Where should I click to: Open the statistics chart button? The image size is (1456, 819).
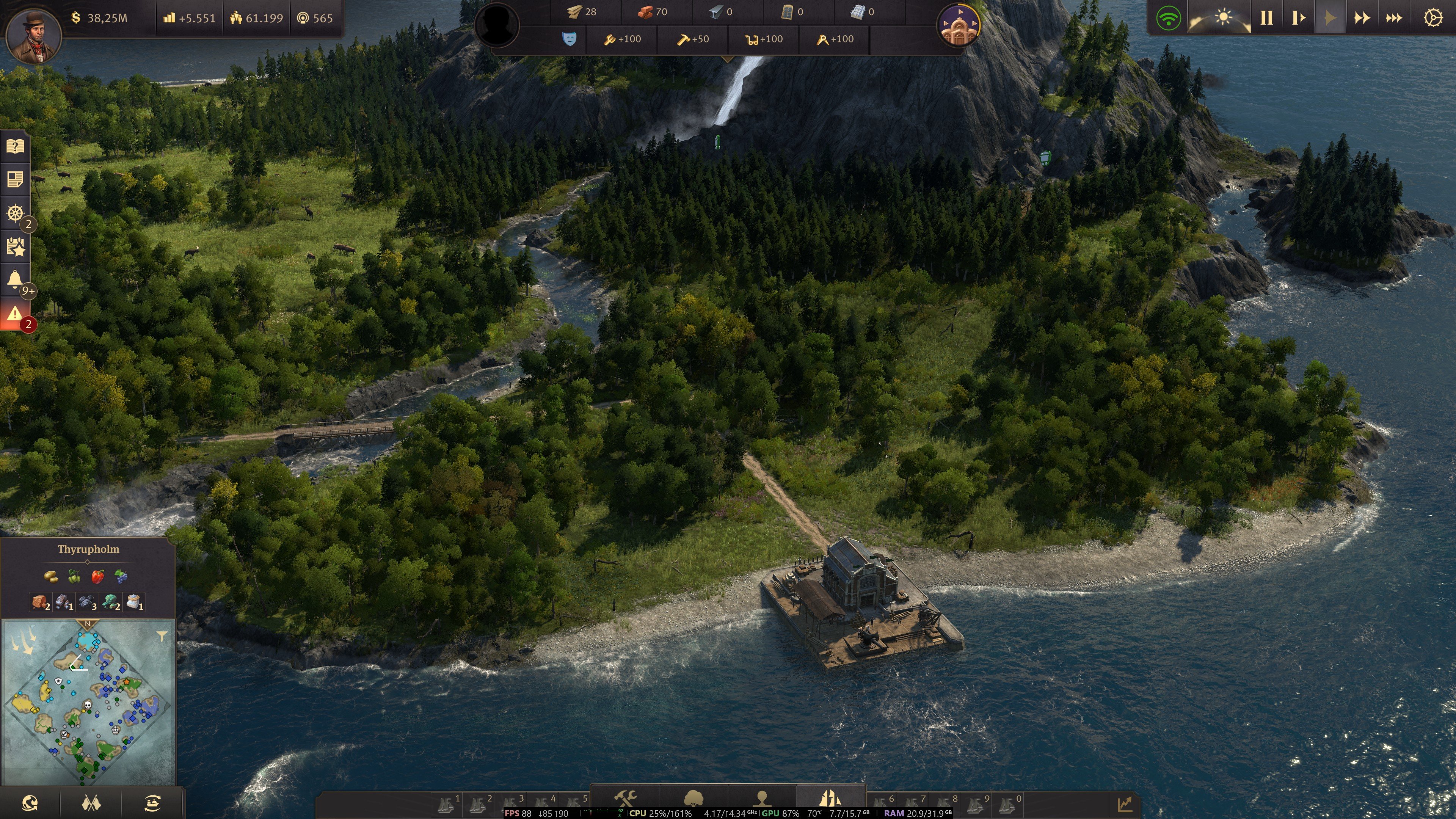pyautogui.click(x=1125, y=803)
